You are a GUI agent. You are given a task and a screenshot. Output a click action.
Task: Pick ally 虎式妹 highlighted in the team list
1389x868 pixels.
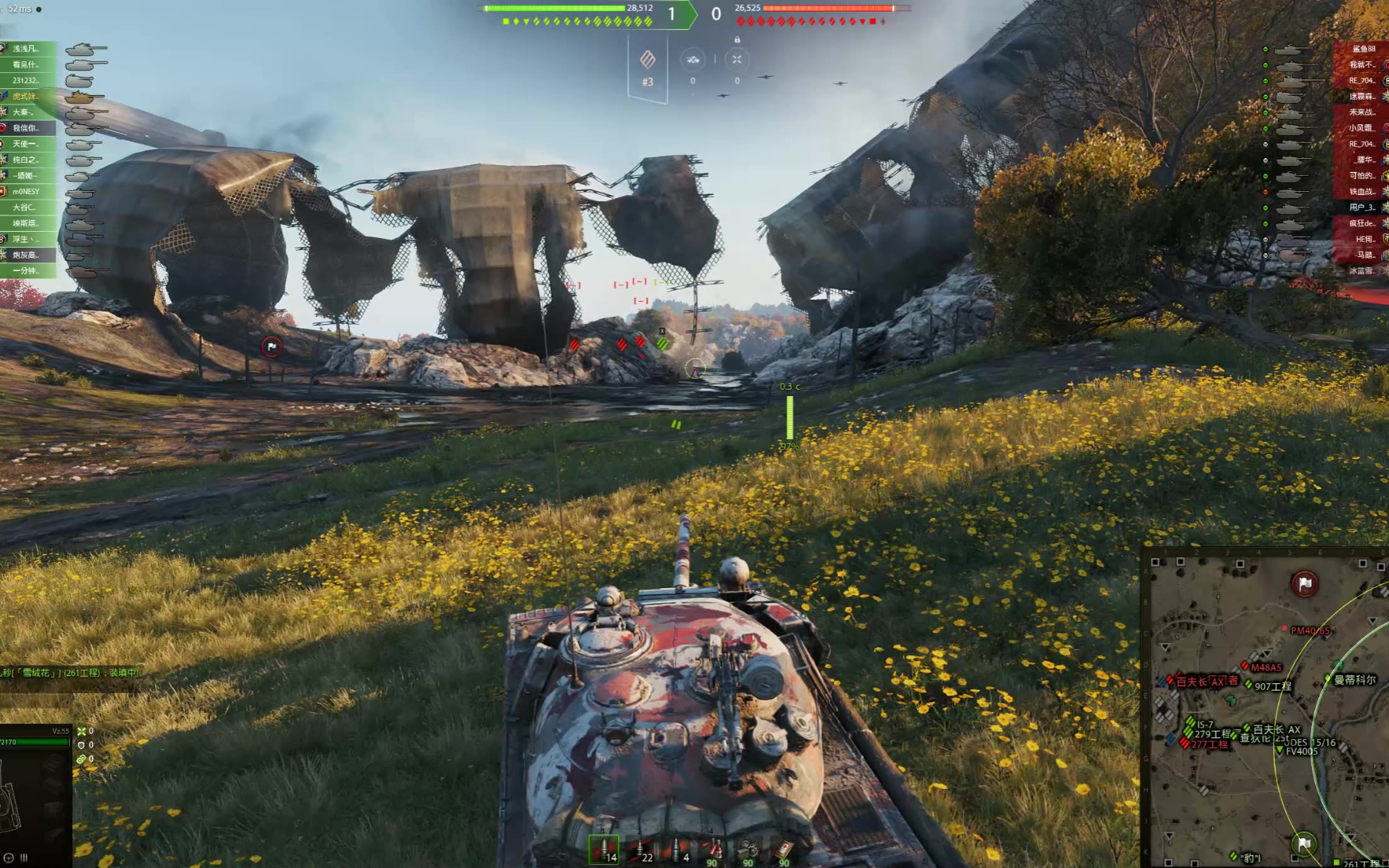click(x=26, y=96)
